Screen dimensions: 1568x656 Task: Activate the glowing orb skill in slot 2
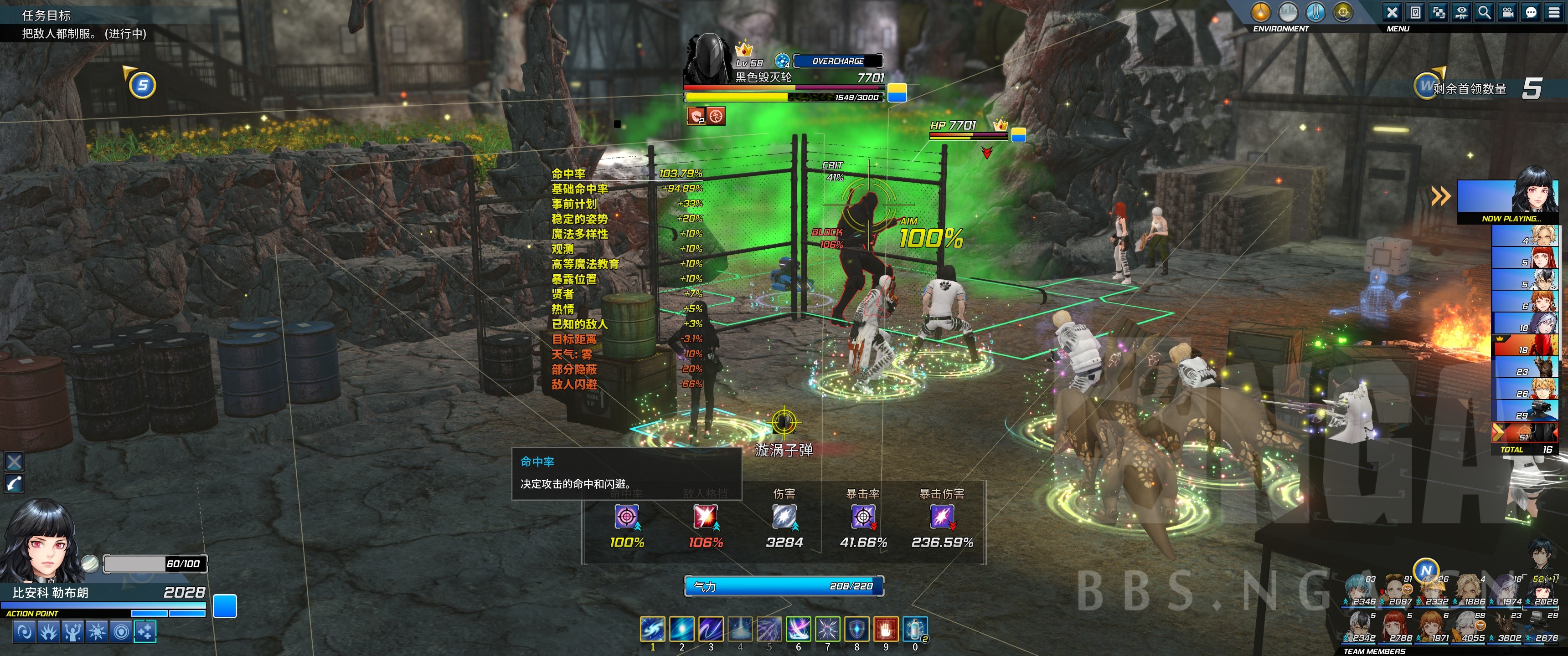coord(682,629)
